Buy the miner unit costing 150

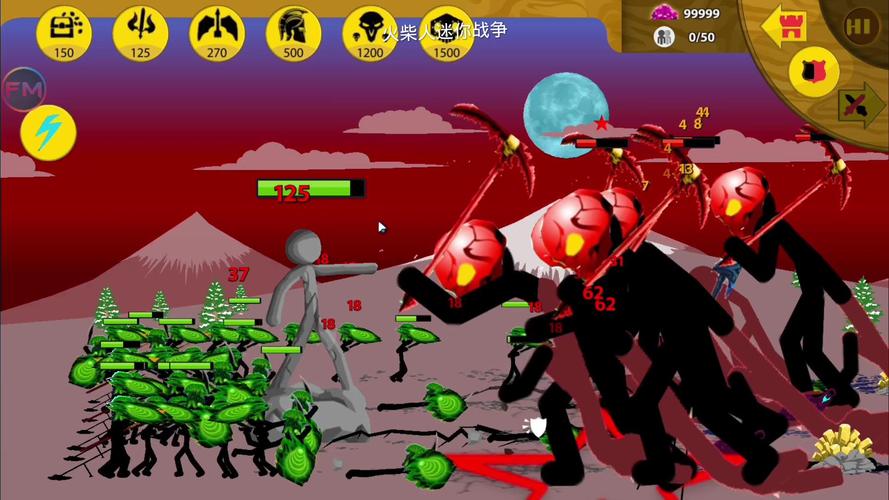click(64, 31)
